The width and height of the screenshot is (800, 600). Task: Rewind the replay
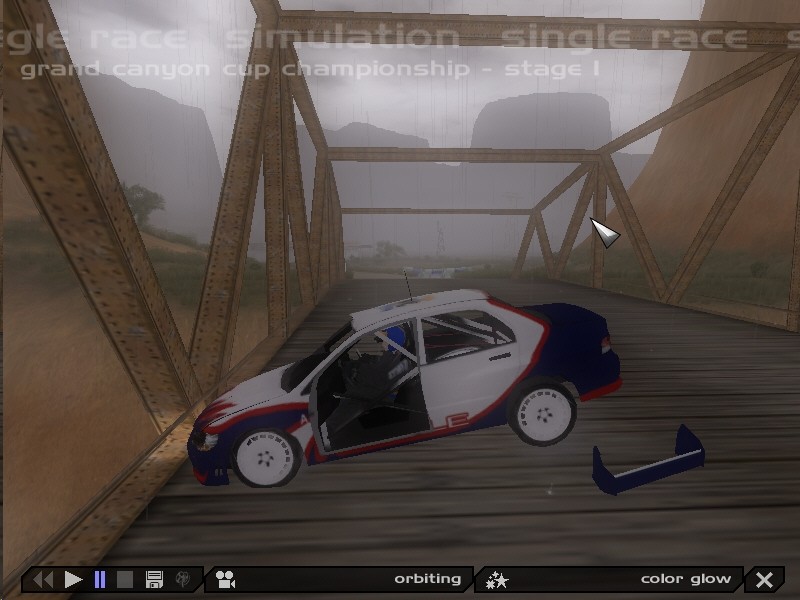tap(43, 579)
